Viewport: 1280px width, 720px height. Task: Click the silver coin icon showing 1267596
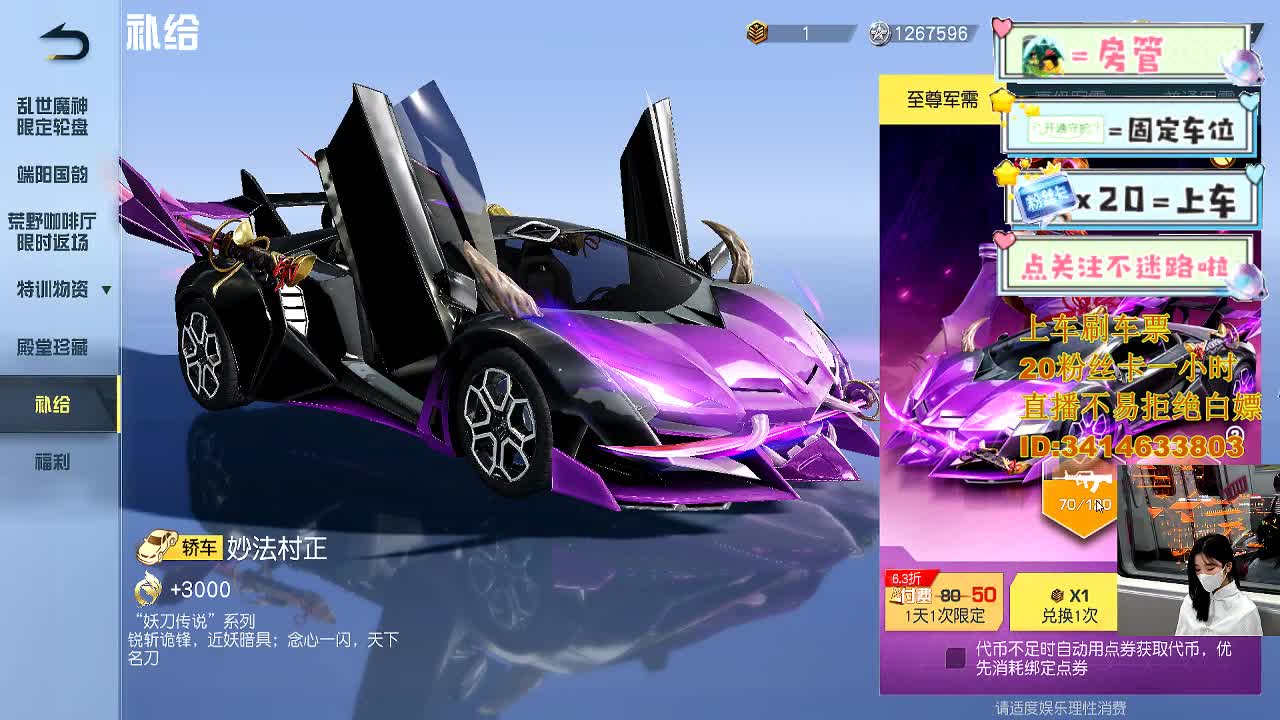click(x=880, y=33)
